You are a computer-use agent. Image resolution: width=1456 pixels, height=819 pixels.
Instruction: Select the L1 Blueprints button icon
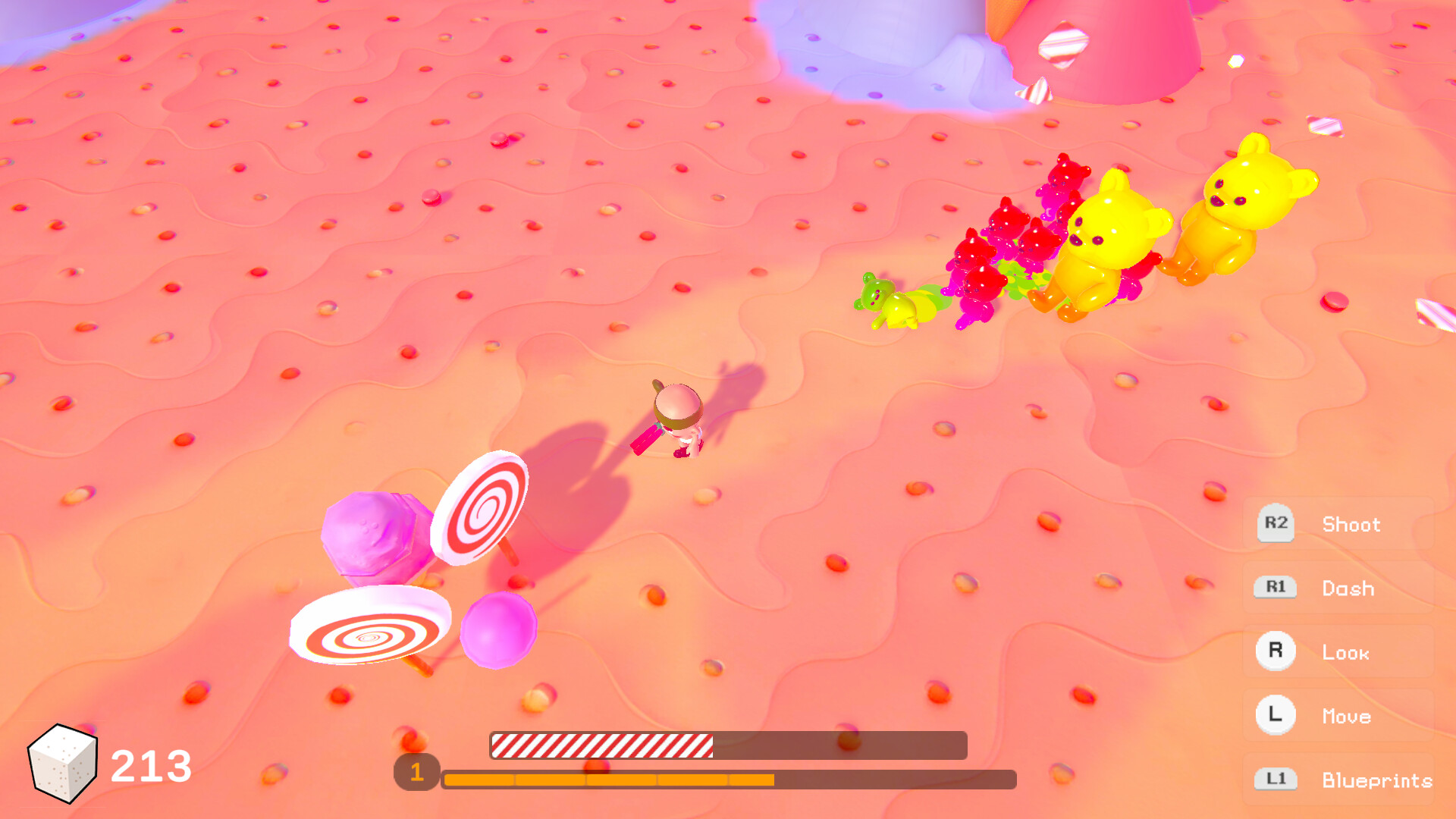click(x=1275, y=780)
